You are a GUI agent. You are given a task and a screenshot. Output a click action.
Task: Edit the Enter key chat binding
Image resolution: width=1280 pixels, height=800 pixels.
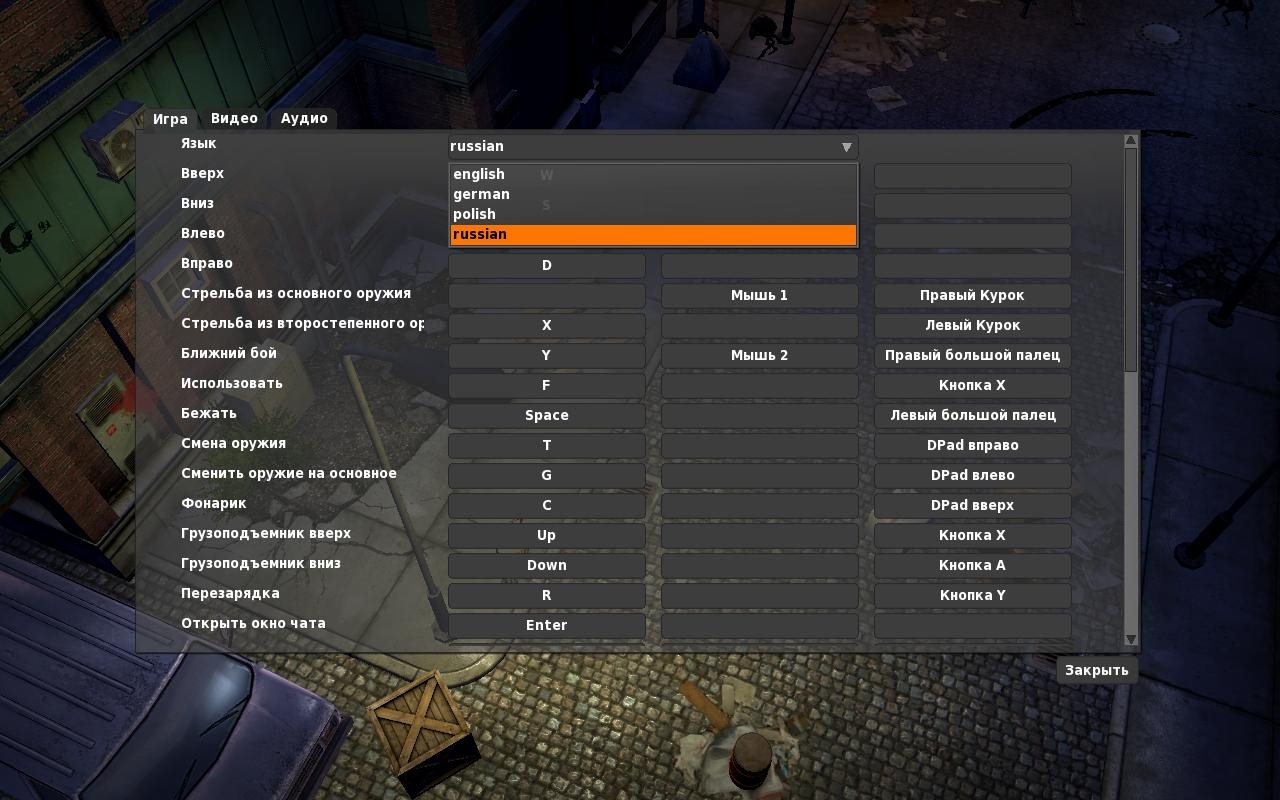(546, 625)
